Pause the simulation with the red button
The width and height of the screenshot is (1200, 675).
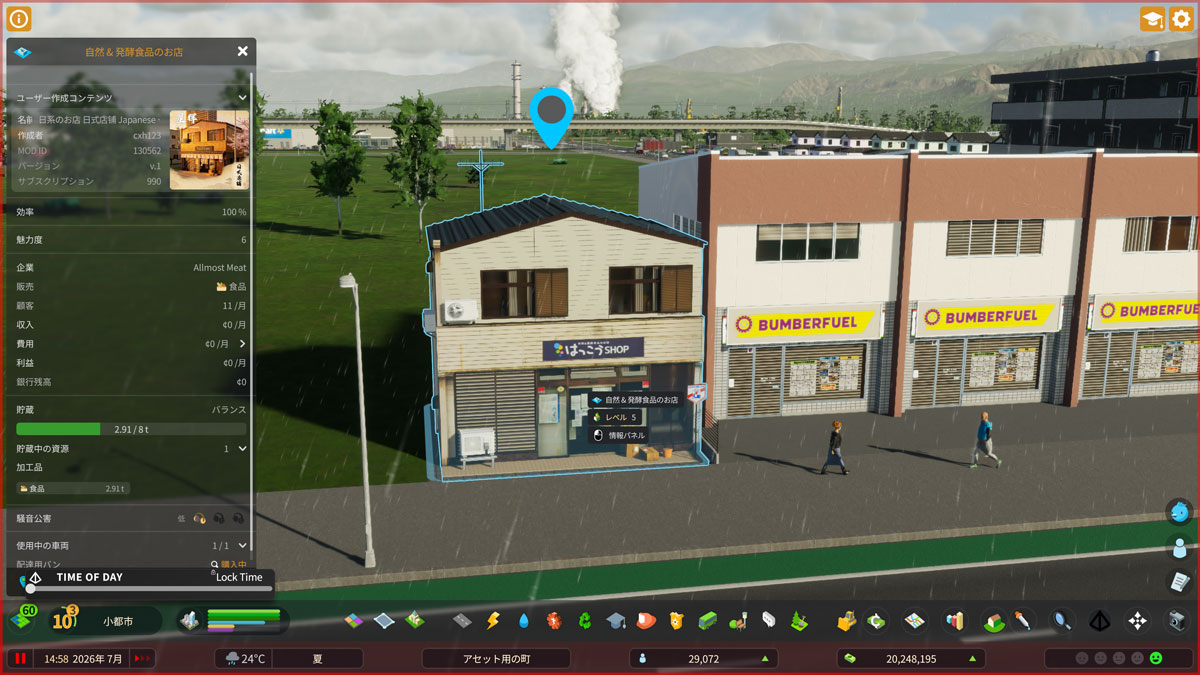point(19,659)
